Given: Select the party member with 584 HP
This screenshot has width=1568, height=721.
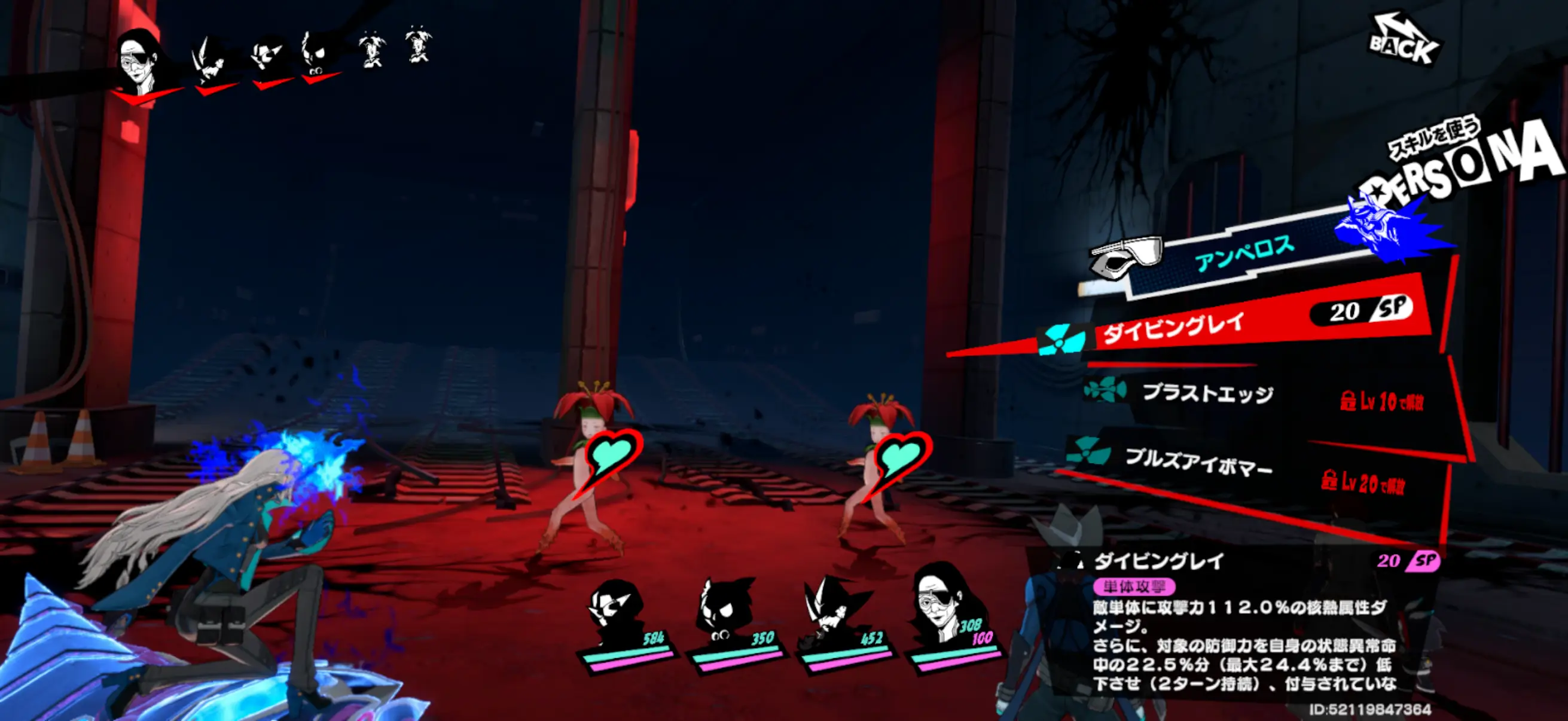Looking at the screenshot, I should tap(624, 621).
